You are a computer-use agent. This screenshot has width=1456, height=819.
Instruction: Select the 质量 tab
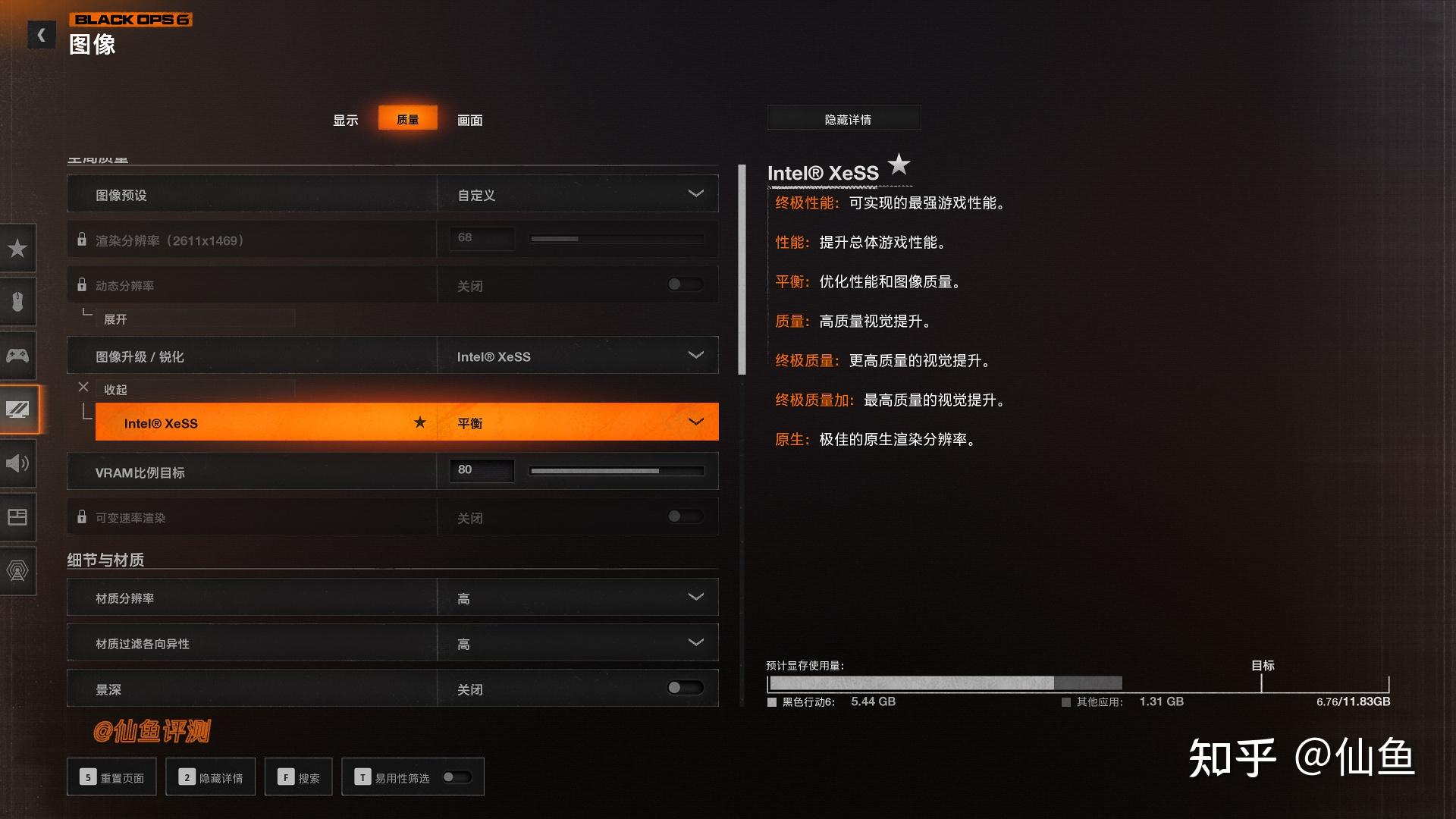[x=408, y=119]
